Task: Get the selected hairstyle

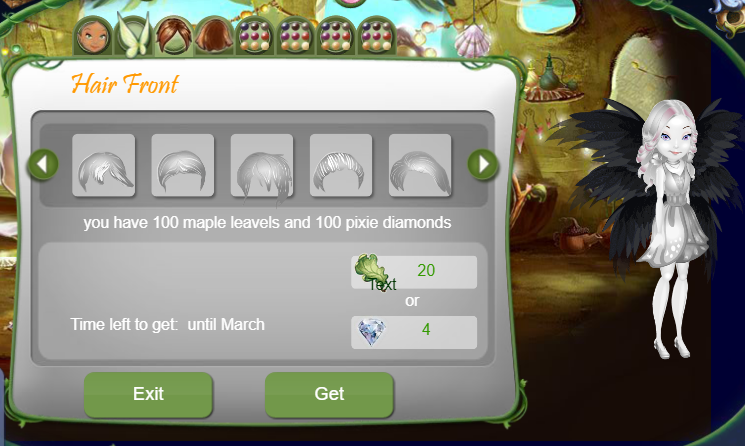Action: click(329, 394)
